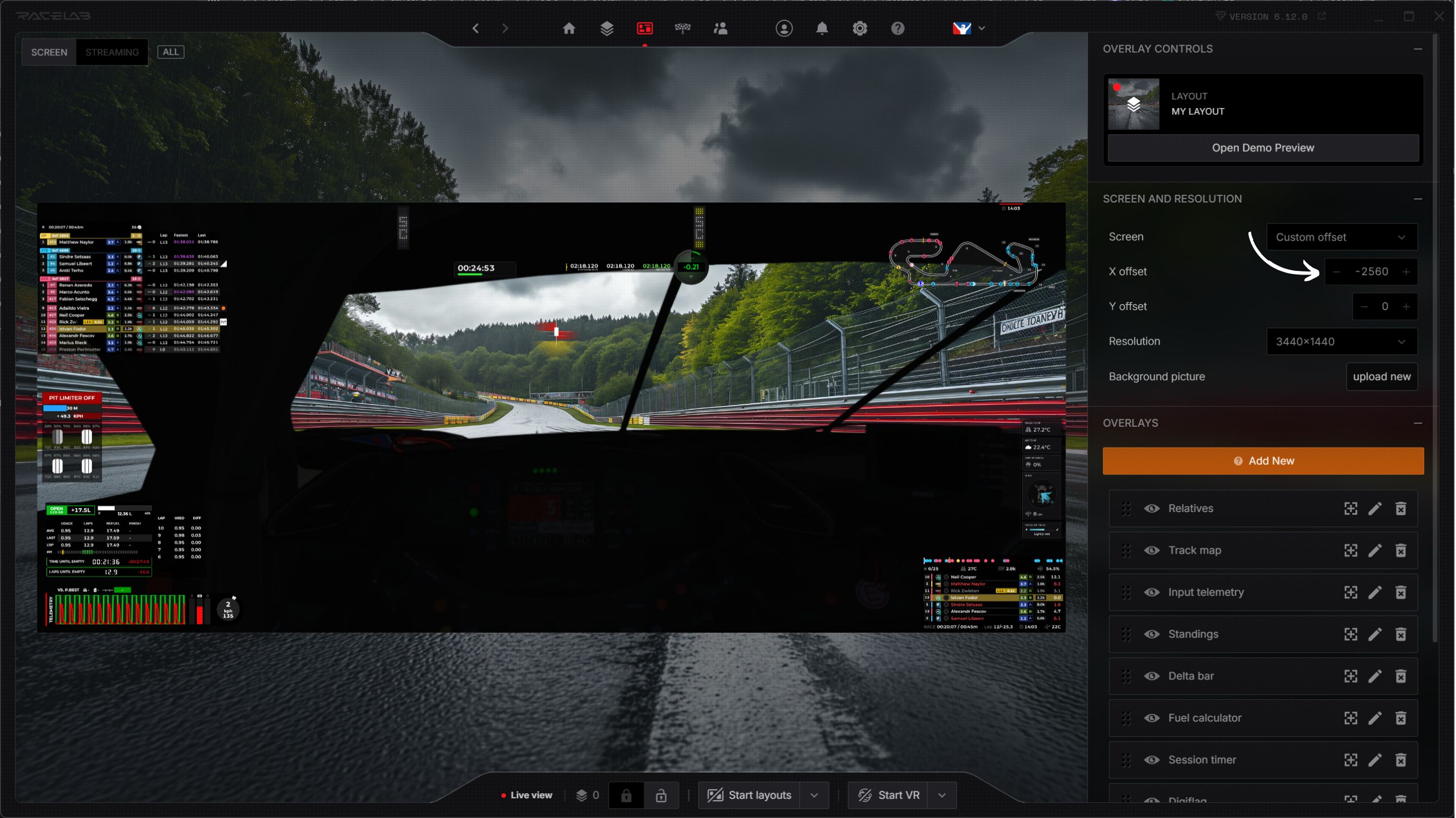Increase the X offset with plus
This screenshot has height=818, width=1456.
tap(1406, 272)
